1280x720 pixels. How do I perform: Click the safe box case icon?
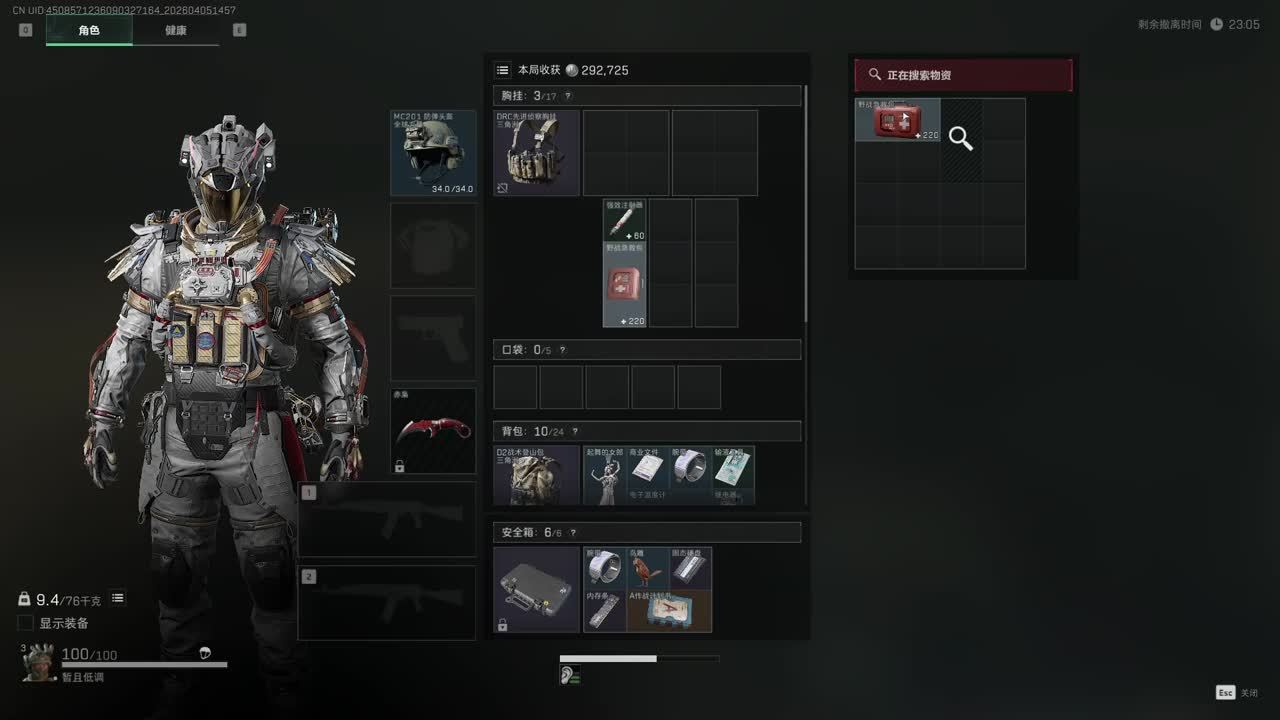537,589
